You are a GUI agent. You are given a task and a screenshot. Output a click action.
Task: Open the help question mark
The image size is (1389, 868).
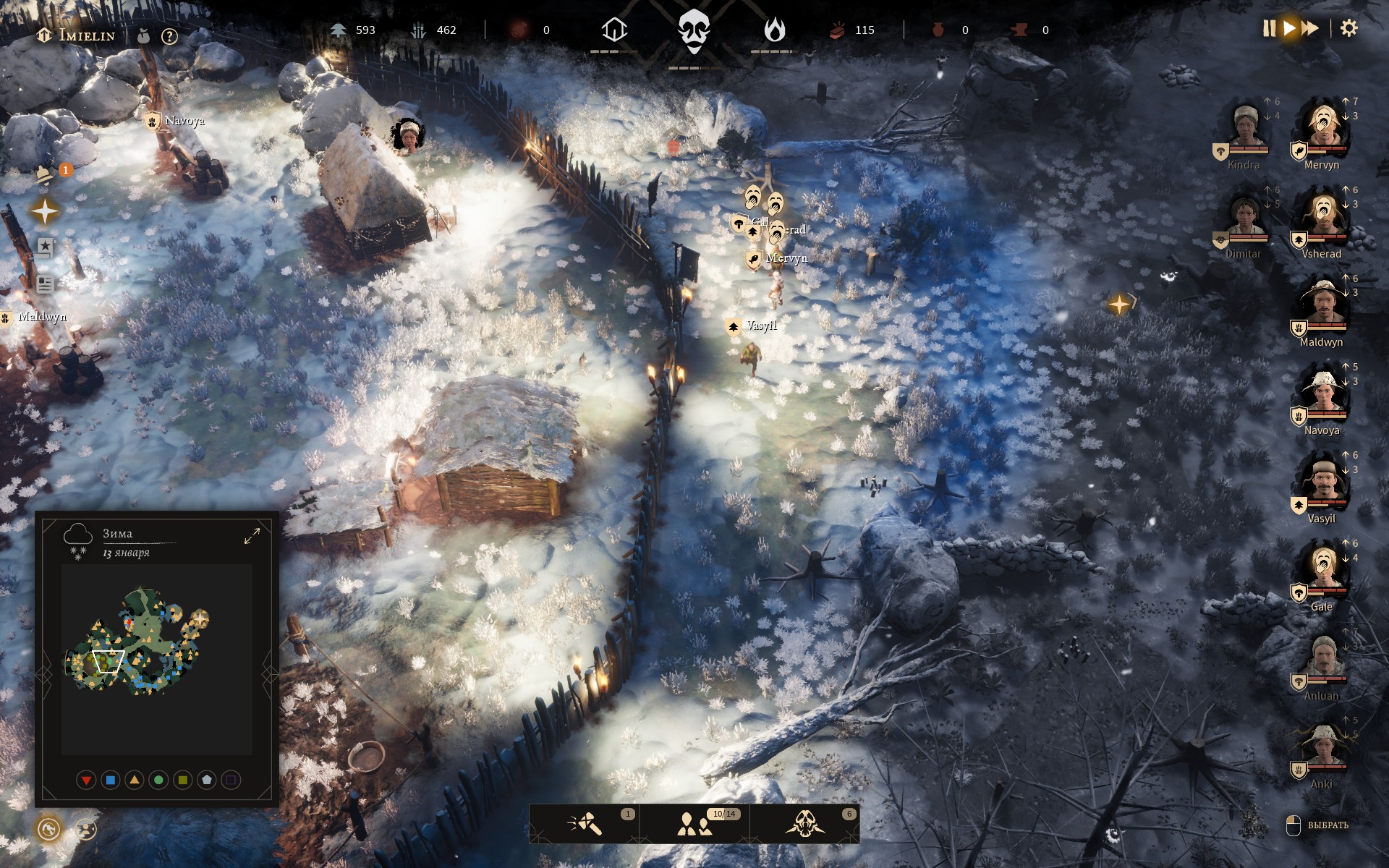pos(169,36)
